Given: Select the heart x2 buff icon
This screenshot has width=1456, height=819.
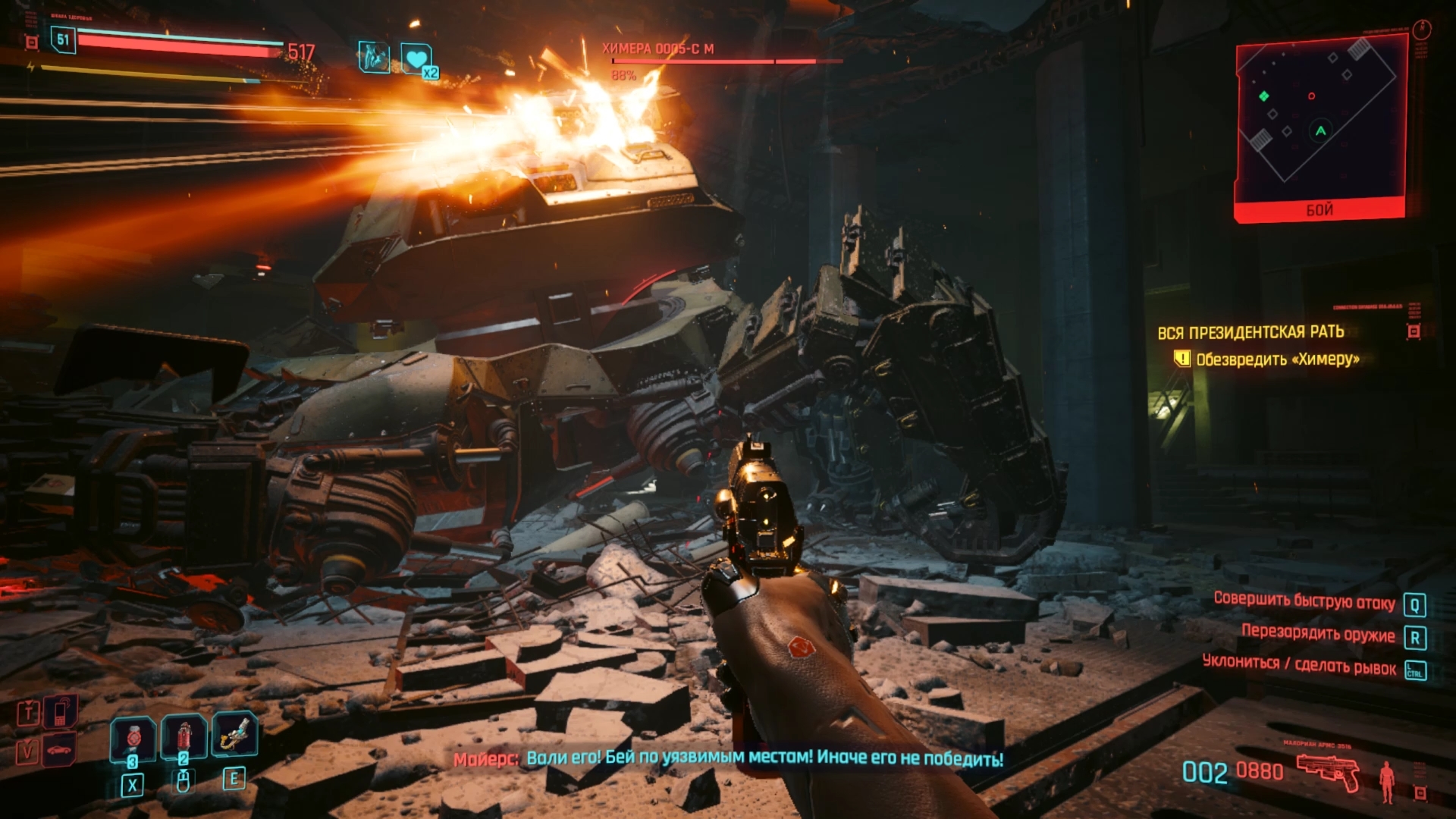Looking at the screenshot, I should click(416, 59).
